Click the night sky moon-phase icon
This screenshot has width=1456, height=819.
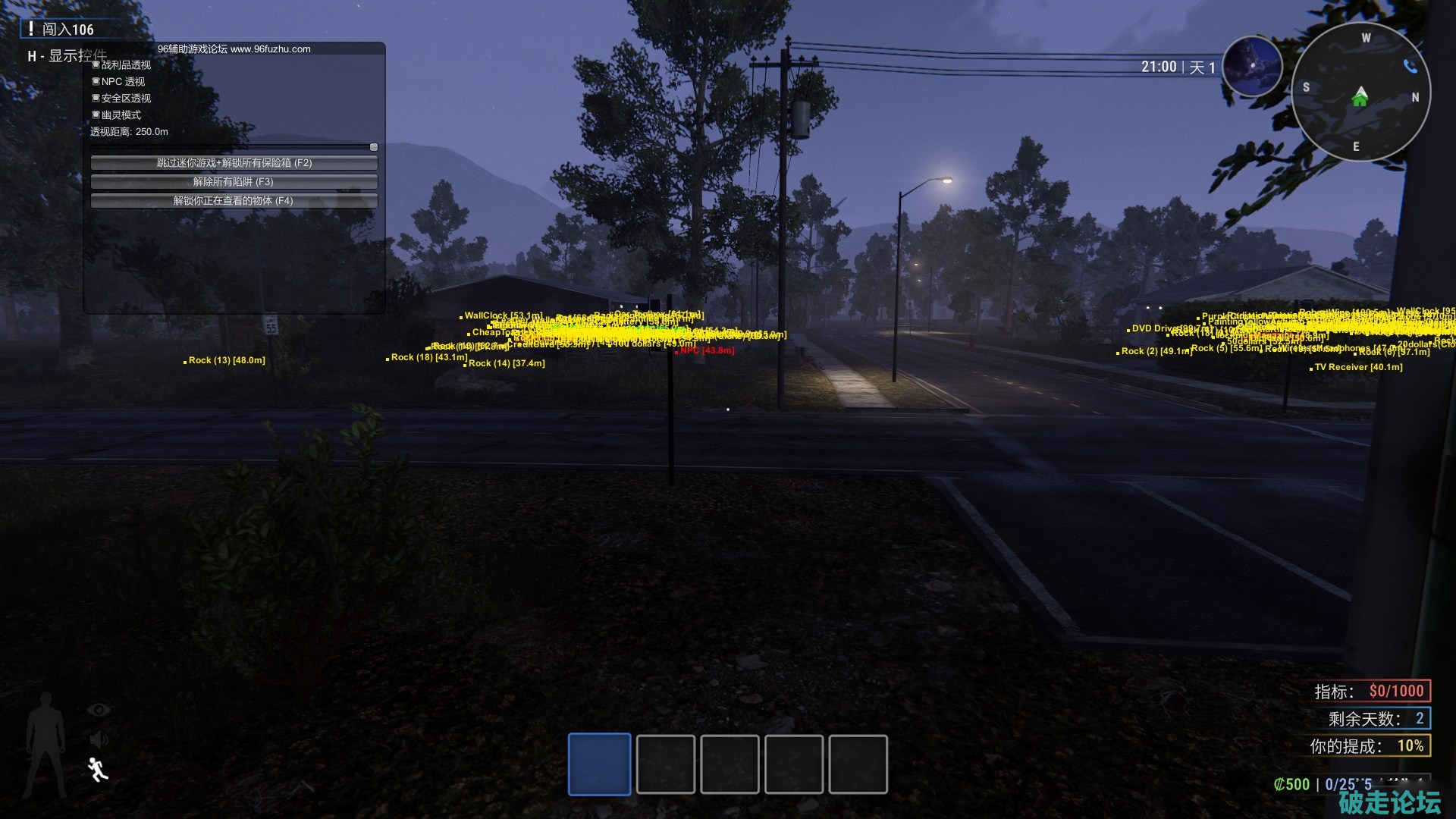coord(1252,67)
